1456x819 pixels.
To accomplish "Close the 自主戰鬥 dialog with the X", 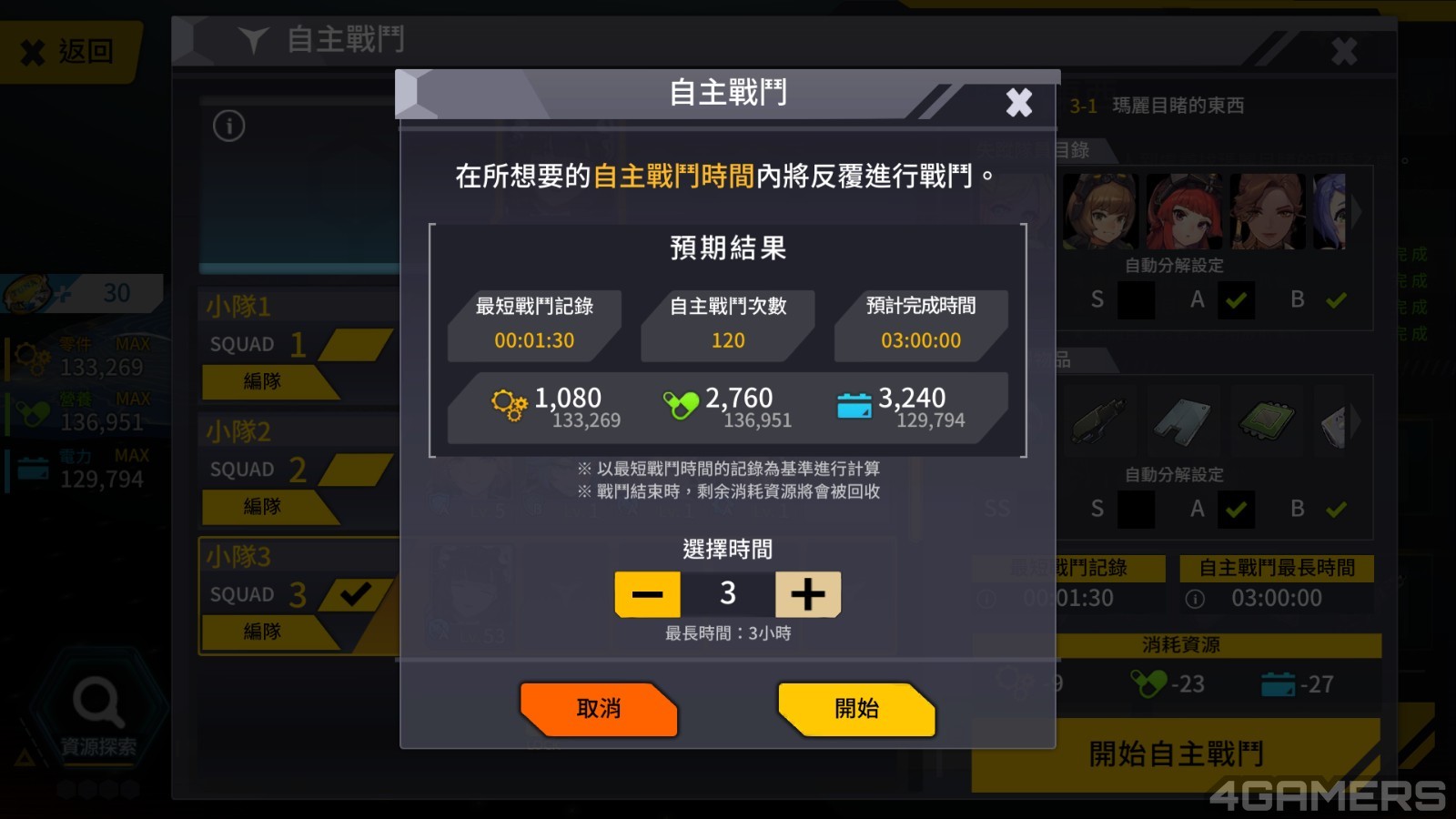I will point(1018,102).
